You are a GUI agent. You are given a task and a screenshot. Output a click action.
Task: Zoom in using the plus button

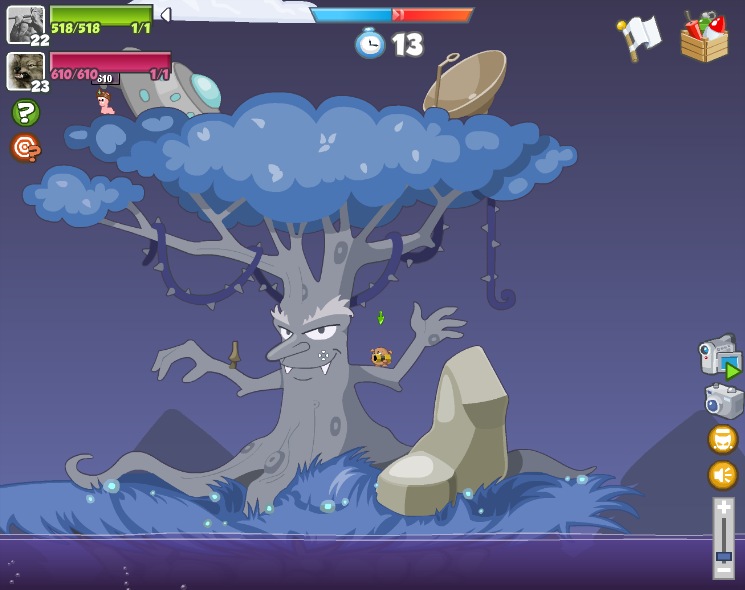pos(724,508)
